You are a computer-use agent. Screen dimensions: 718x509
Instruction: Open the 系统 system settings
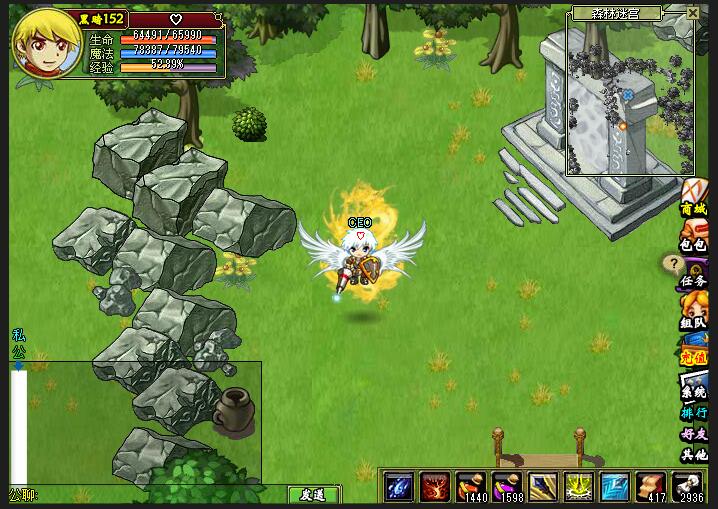pyautogui.click(x=694, y=392)
